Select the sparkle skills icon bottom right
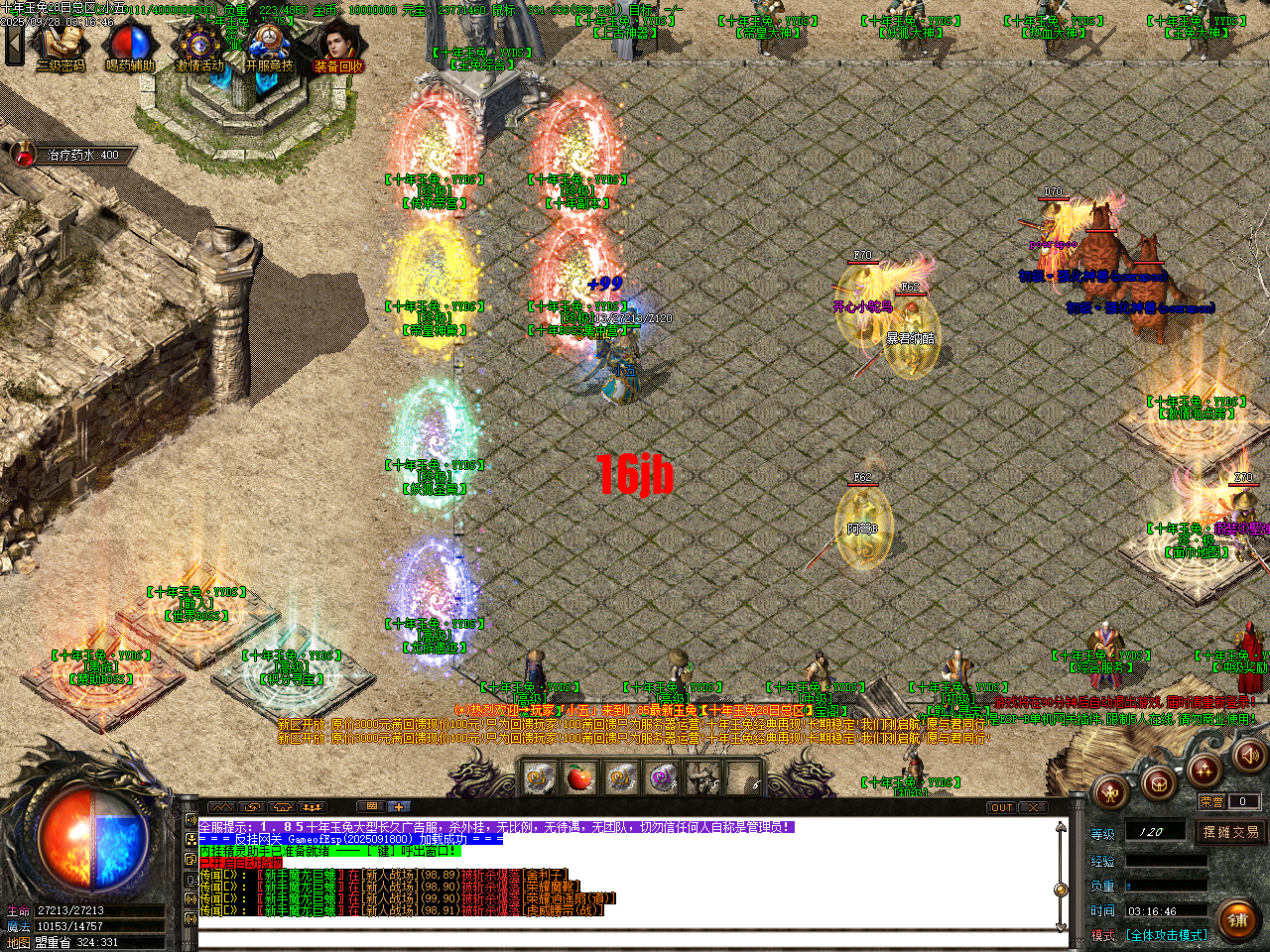Image resolution: width=1270 pixels, height=952 pixels. pyautogui.click(x=1205, y=771)
